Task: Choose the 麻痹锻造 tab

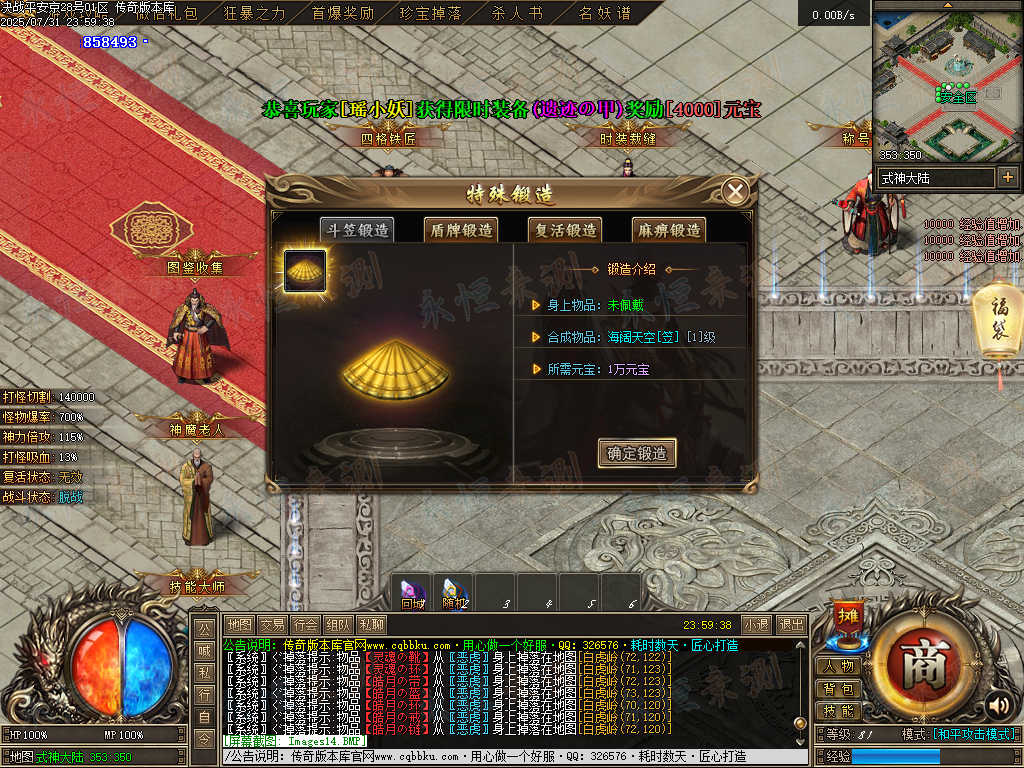Action: (x=668, y=230)
